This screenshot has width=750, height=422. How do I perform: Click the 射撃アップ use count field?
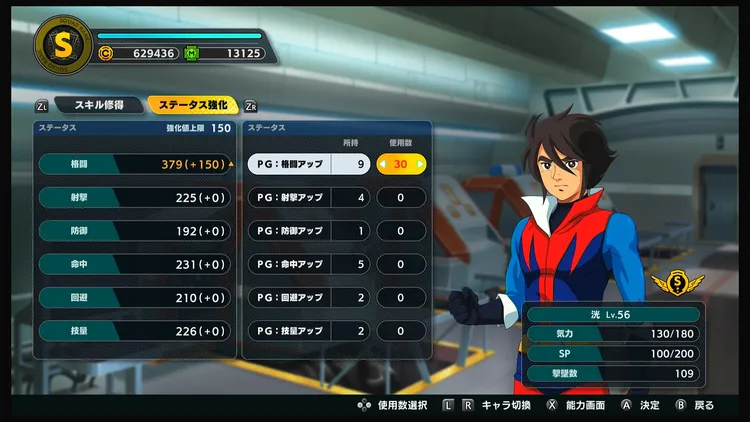[x=401, y=198]
